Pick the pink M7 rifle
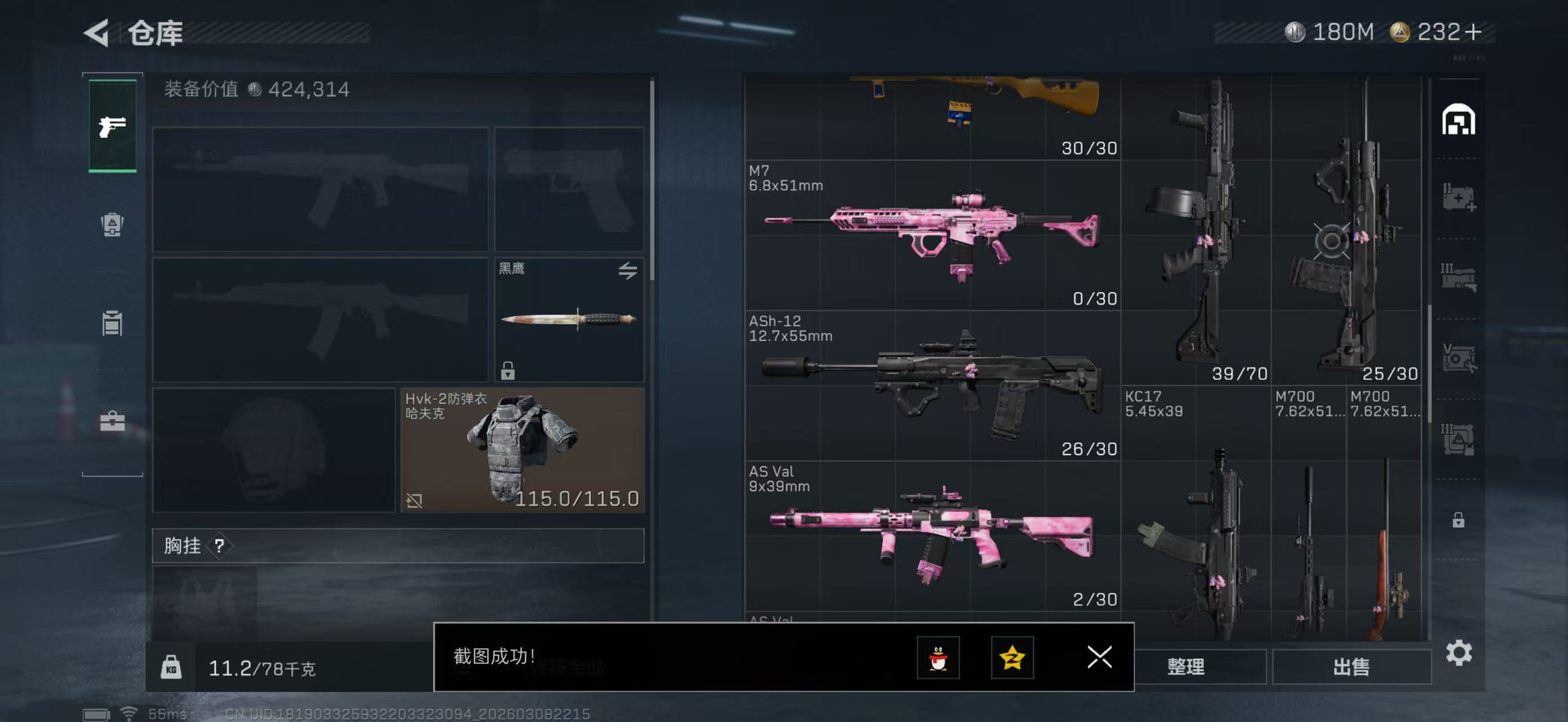Image resolution: width=1568 pixels, height=722 pixels. coord(931,235)
